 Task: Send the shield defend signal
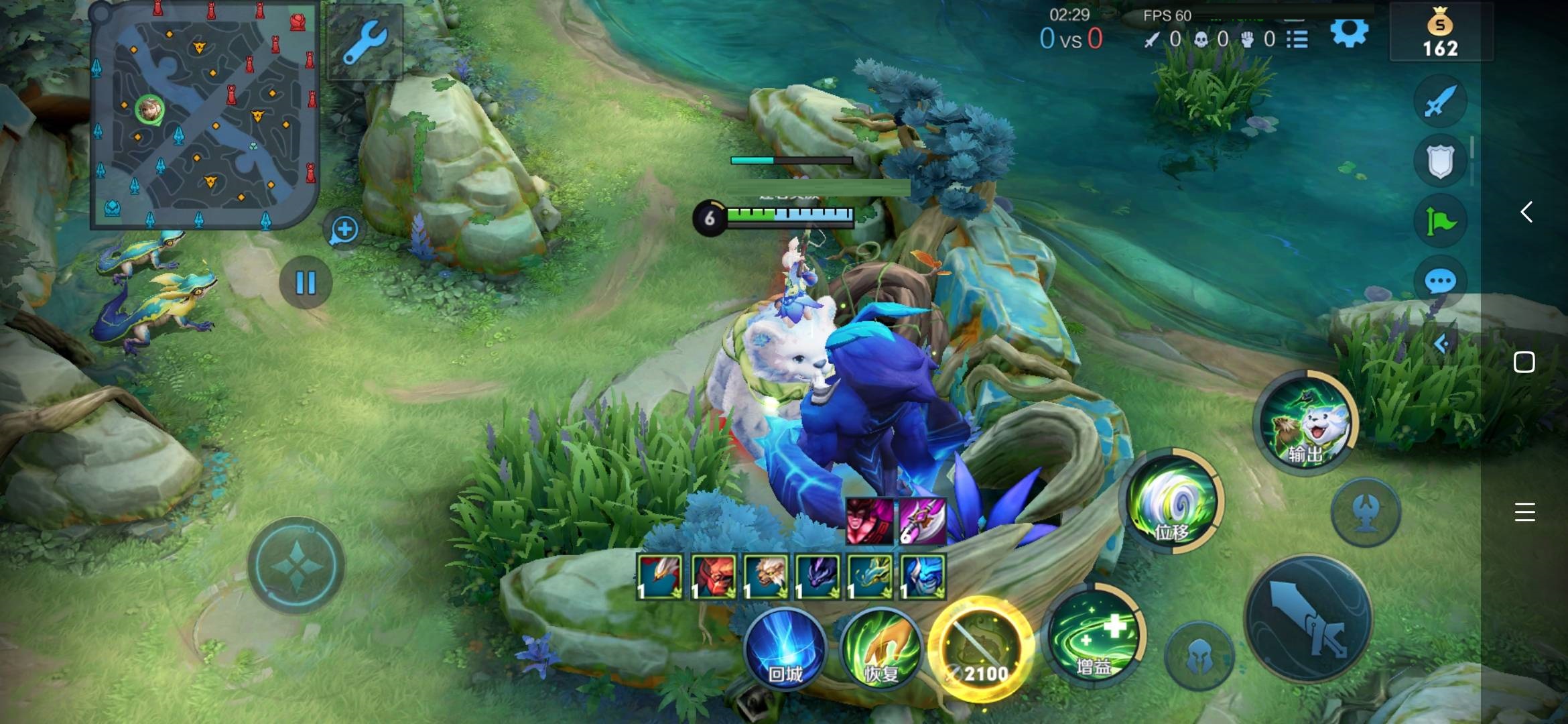(1440, 162)
